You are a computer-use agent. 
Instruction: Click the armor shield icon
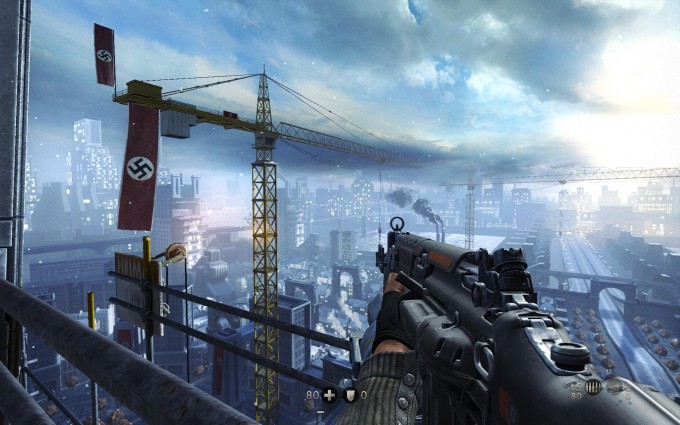350,395
